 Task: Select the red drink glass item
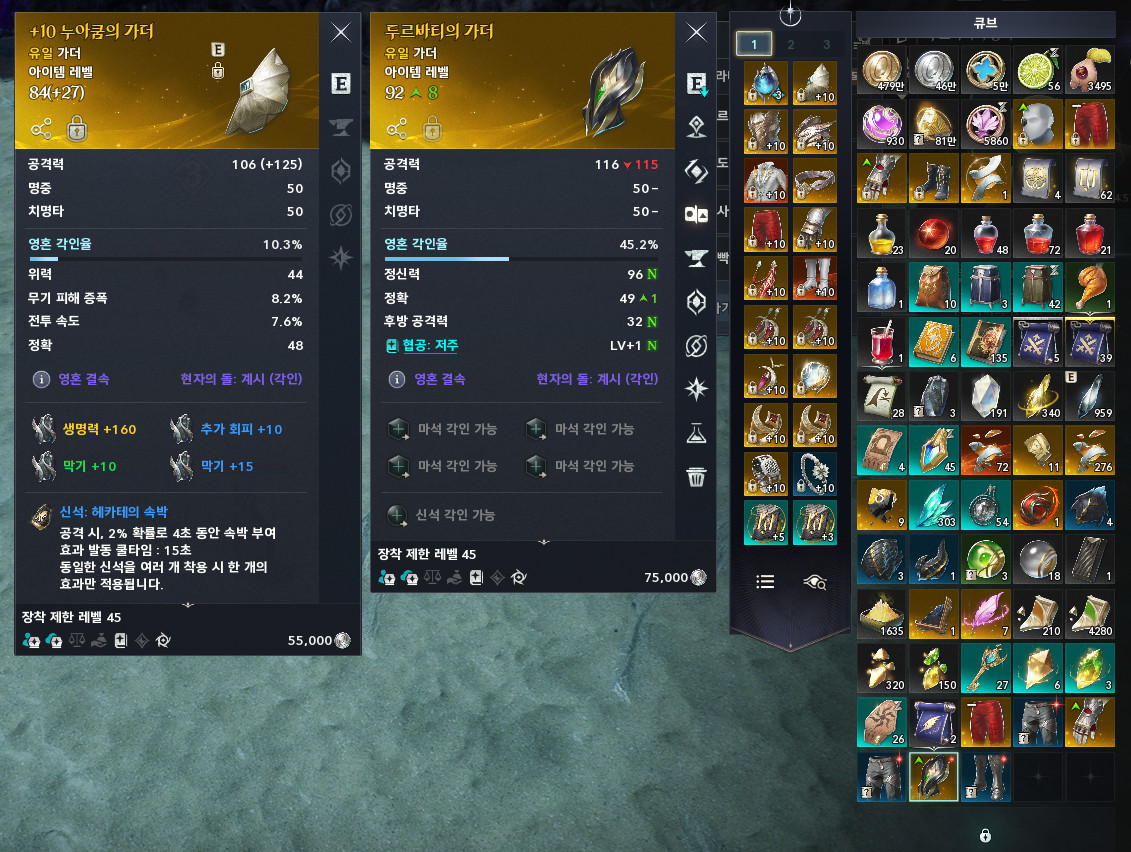[x=883, y=341]
